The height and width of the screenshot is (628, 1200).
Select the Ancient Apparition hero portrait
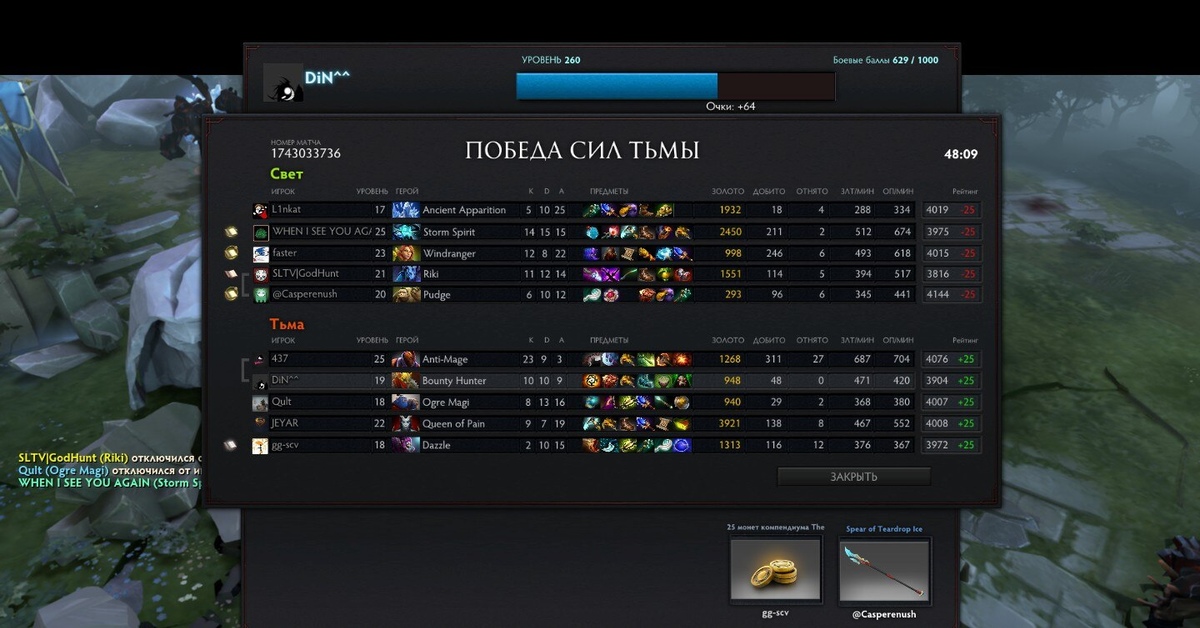(406, 210)
